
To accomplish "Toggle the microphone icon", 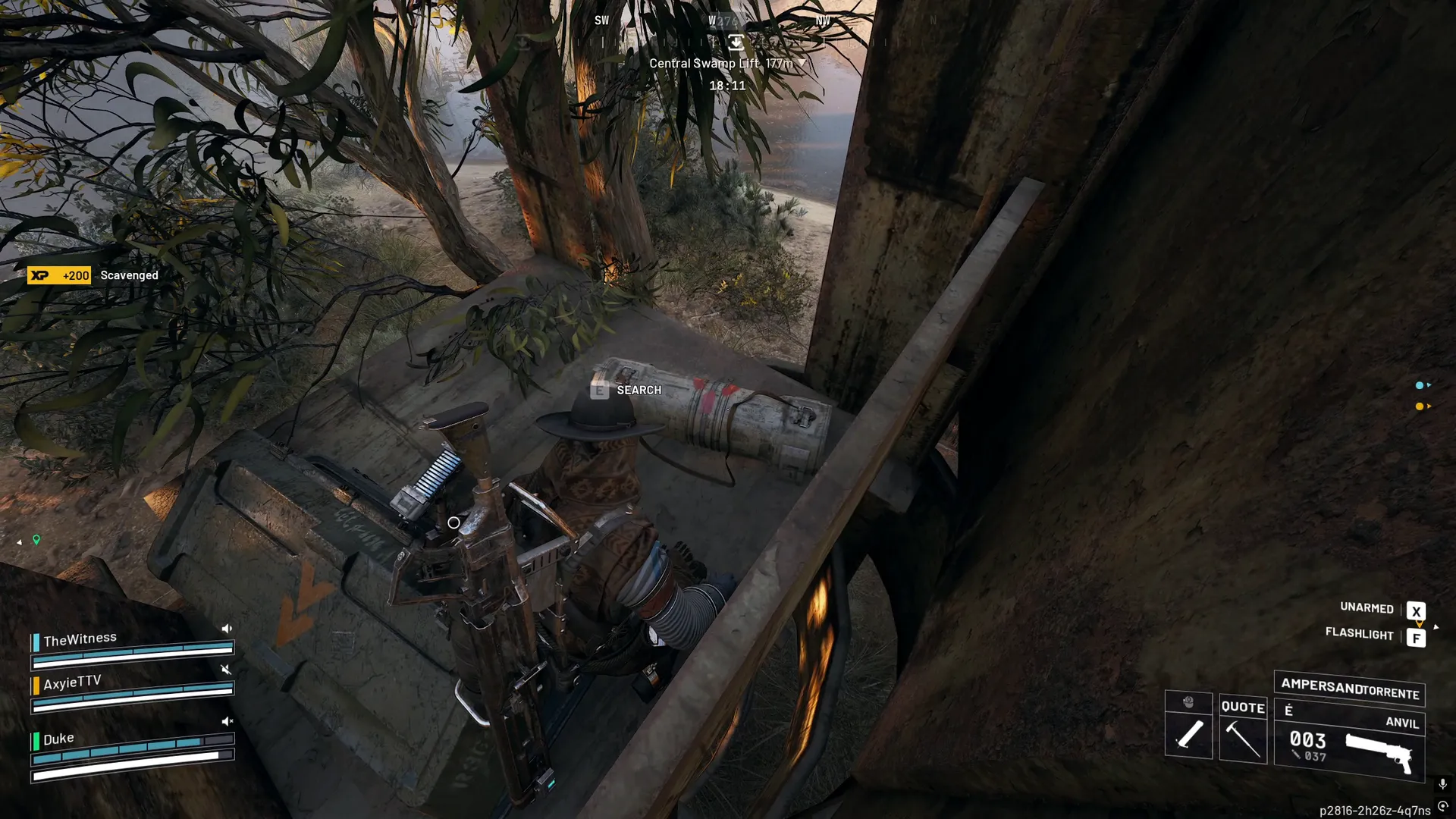I will coord(1442,784).
